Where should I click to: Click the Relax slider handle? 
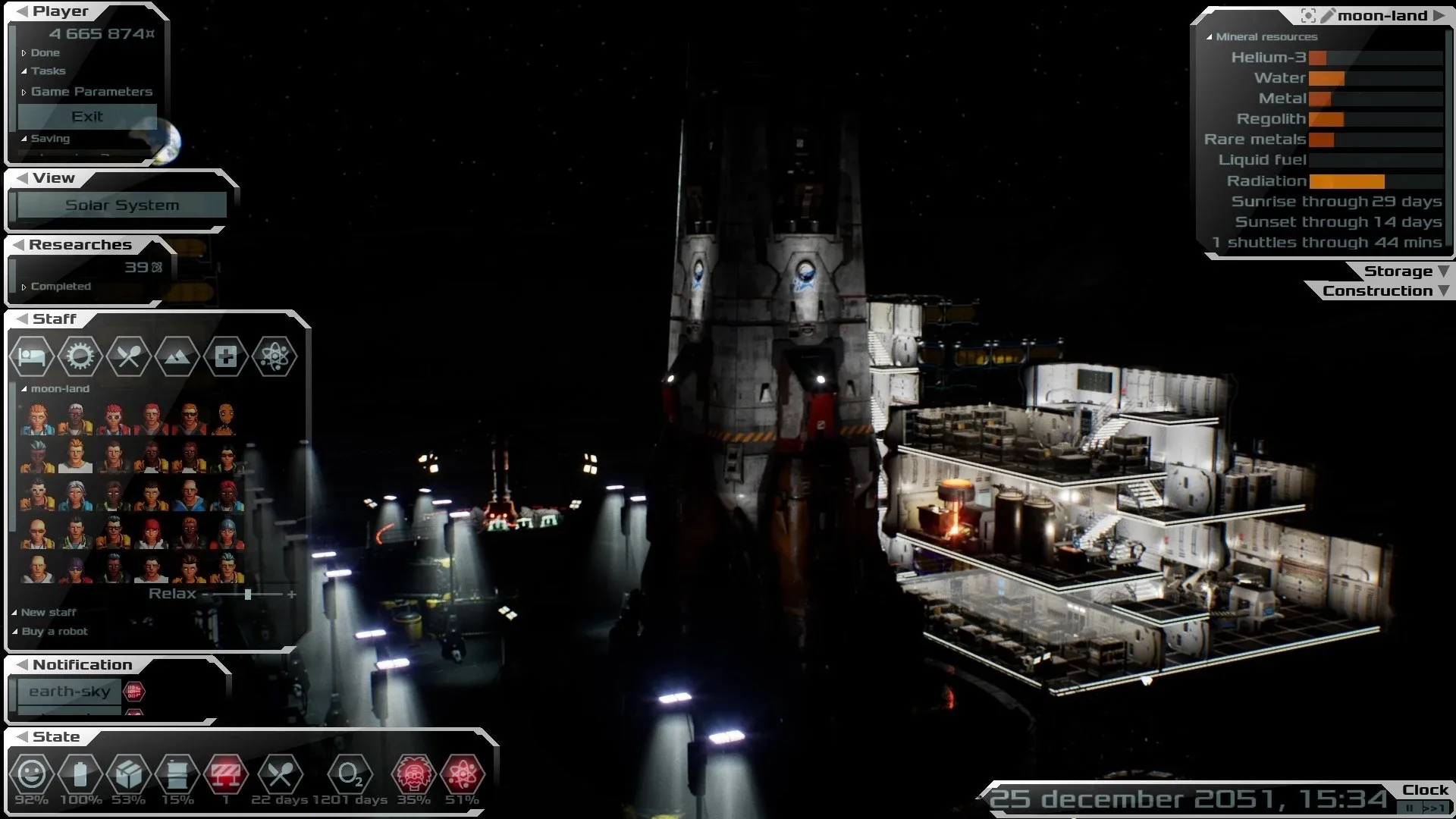(248, 595)
